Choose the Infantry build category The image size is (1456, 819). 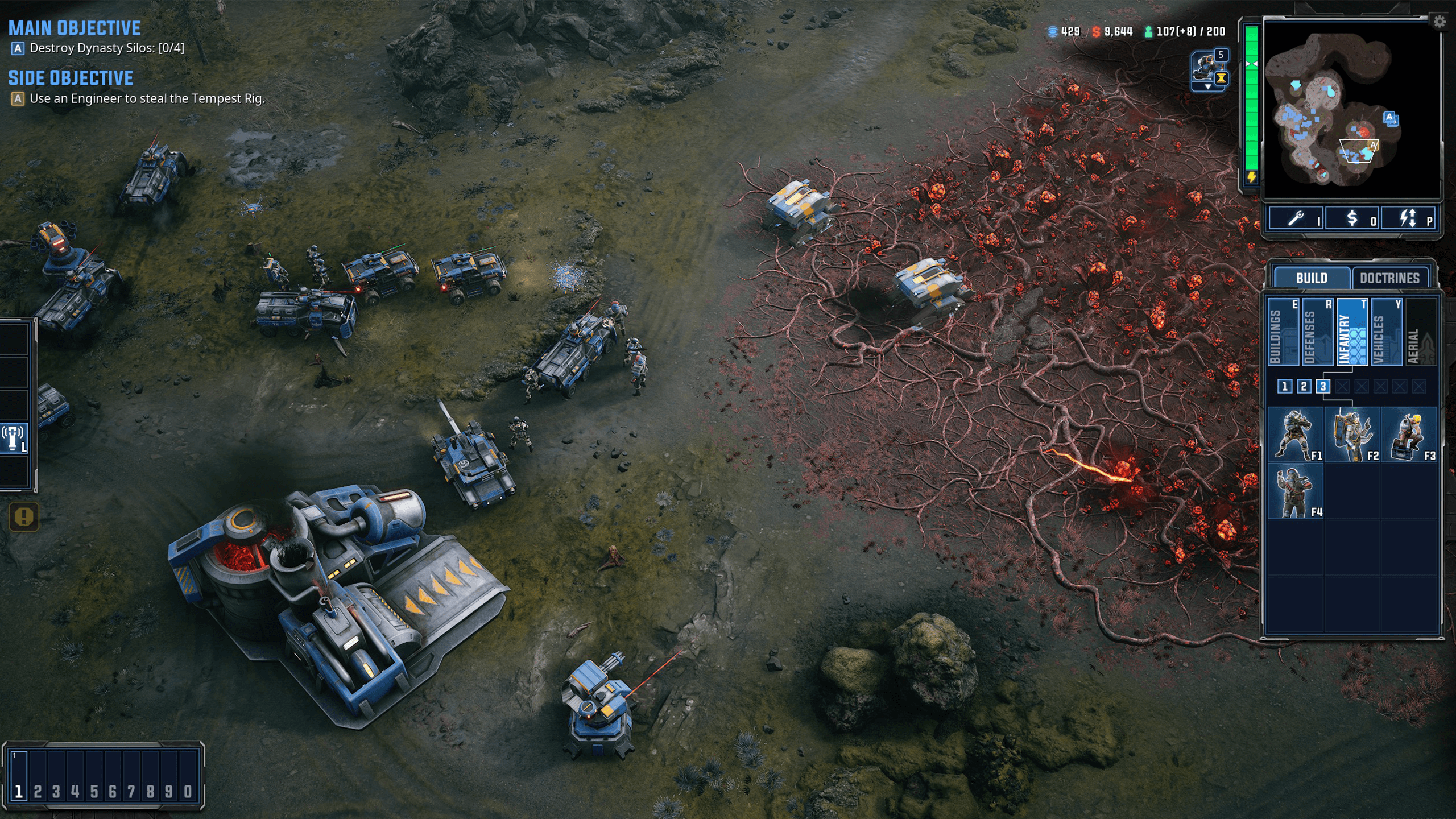pyautogui.click(x=1352, y=332)
